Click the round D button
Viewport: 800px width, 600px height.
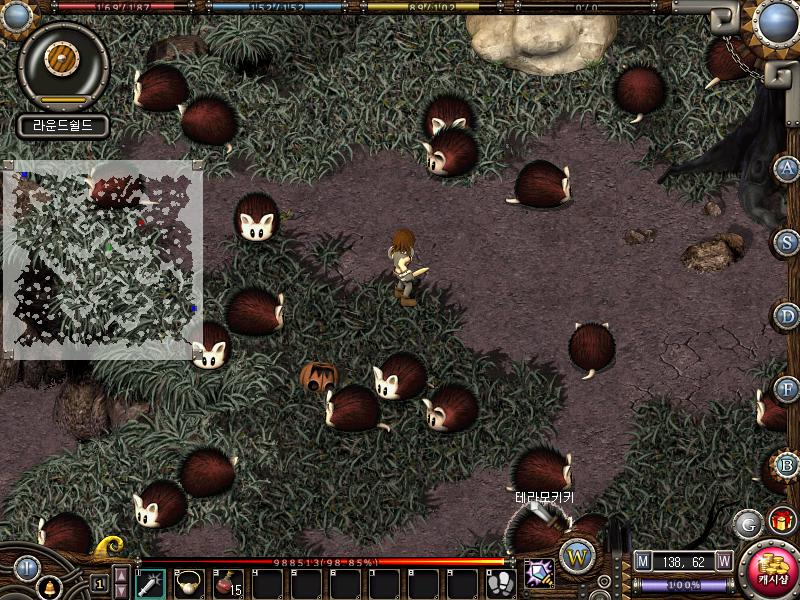click(x=788, y=316)
